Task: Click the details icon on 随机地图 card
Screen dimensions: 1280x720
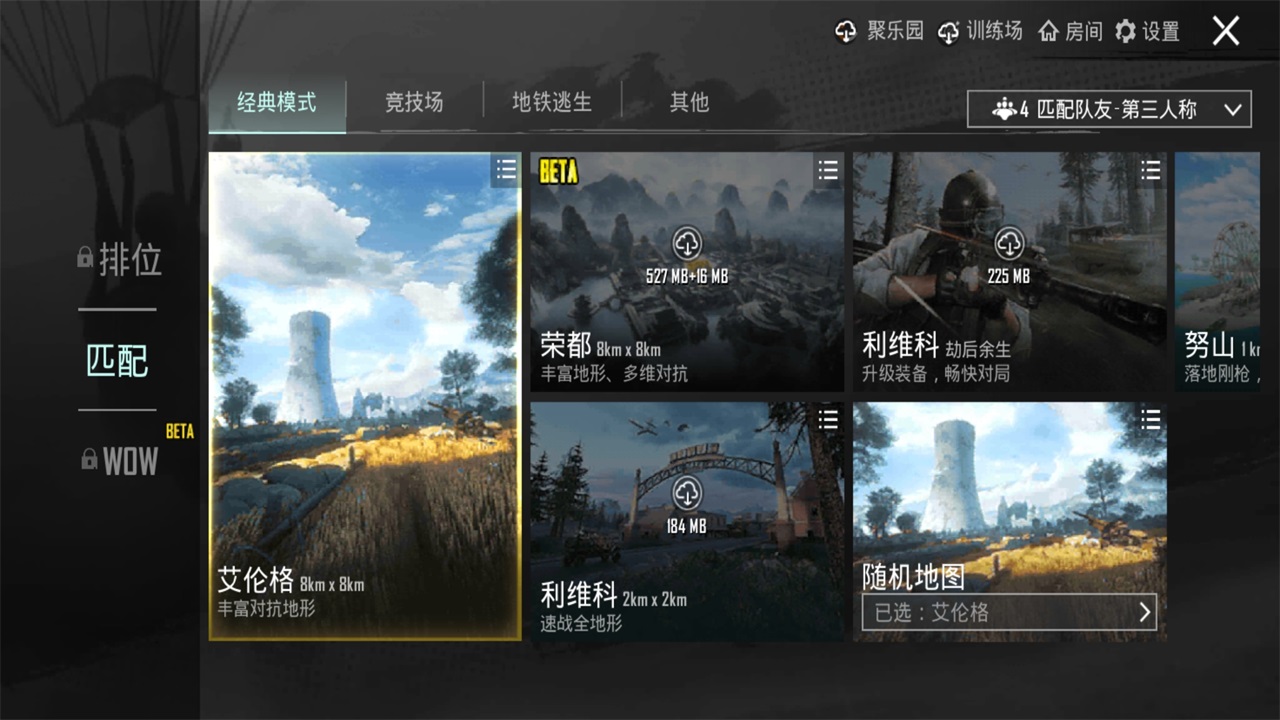Action: tap(1149, 420)
